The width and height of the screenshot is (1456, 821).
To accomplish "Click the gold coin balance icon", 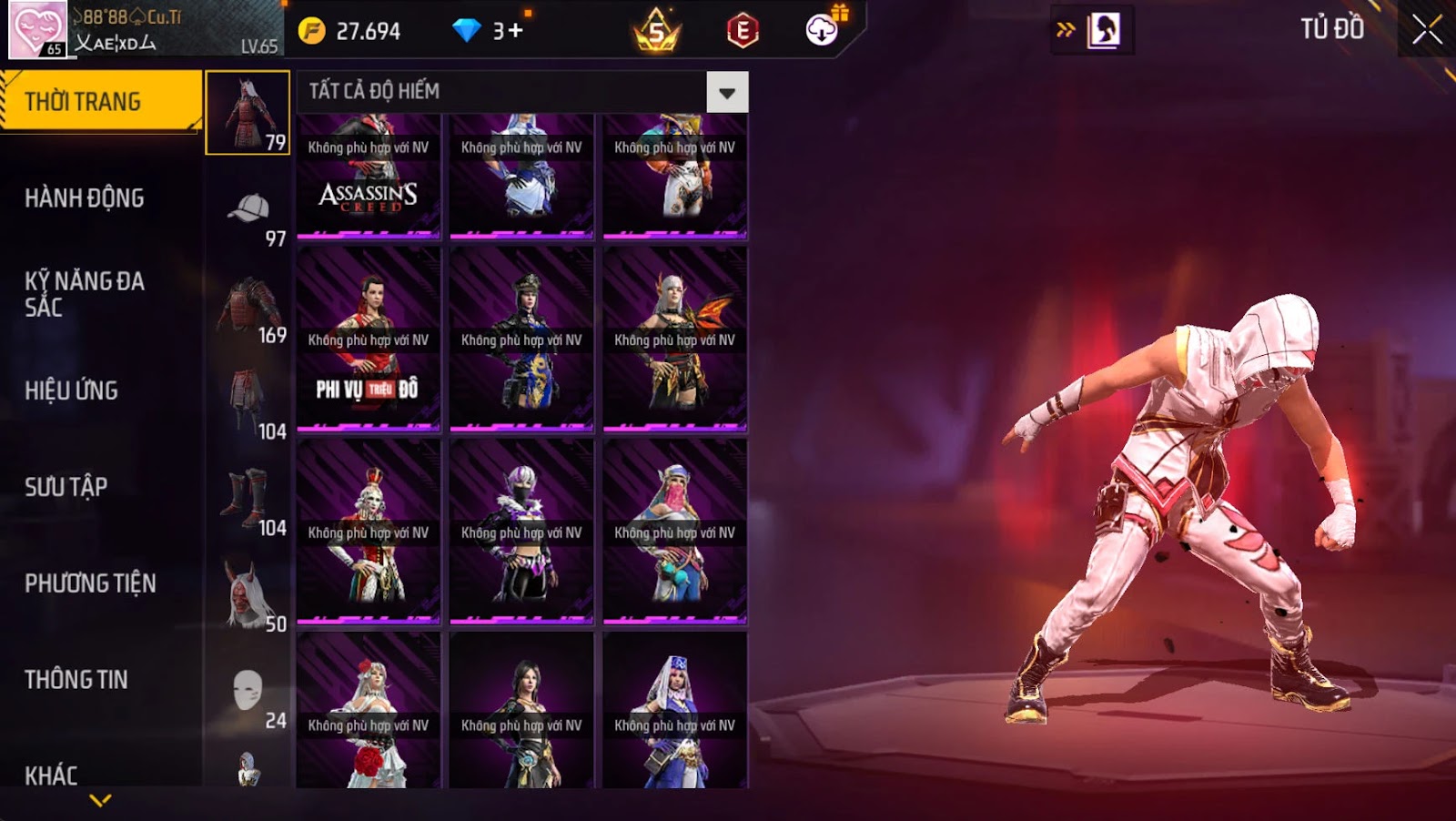I will pyautogui.click(x=311, y=32).
